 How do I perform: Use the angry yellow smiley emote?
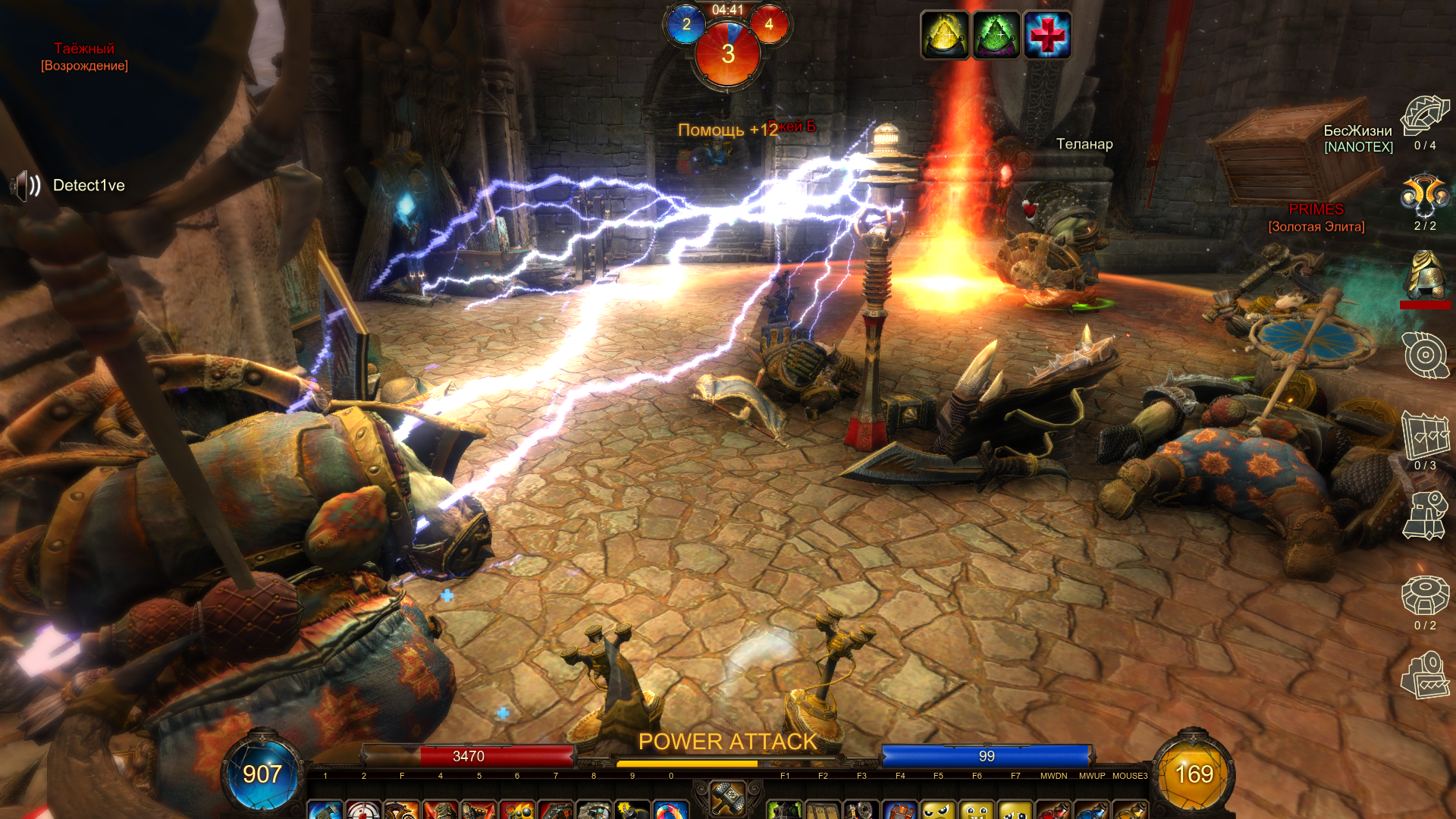tap(938, 811)
